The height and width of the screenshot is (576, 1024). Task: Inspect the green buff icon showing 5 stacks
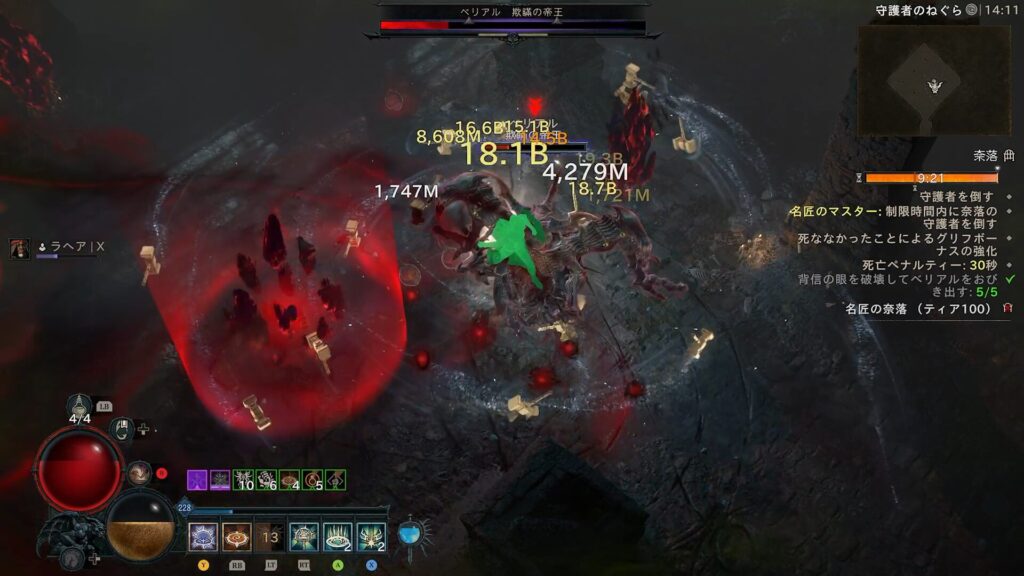point(312,480)
